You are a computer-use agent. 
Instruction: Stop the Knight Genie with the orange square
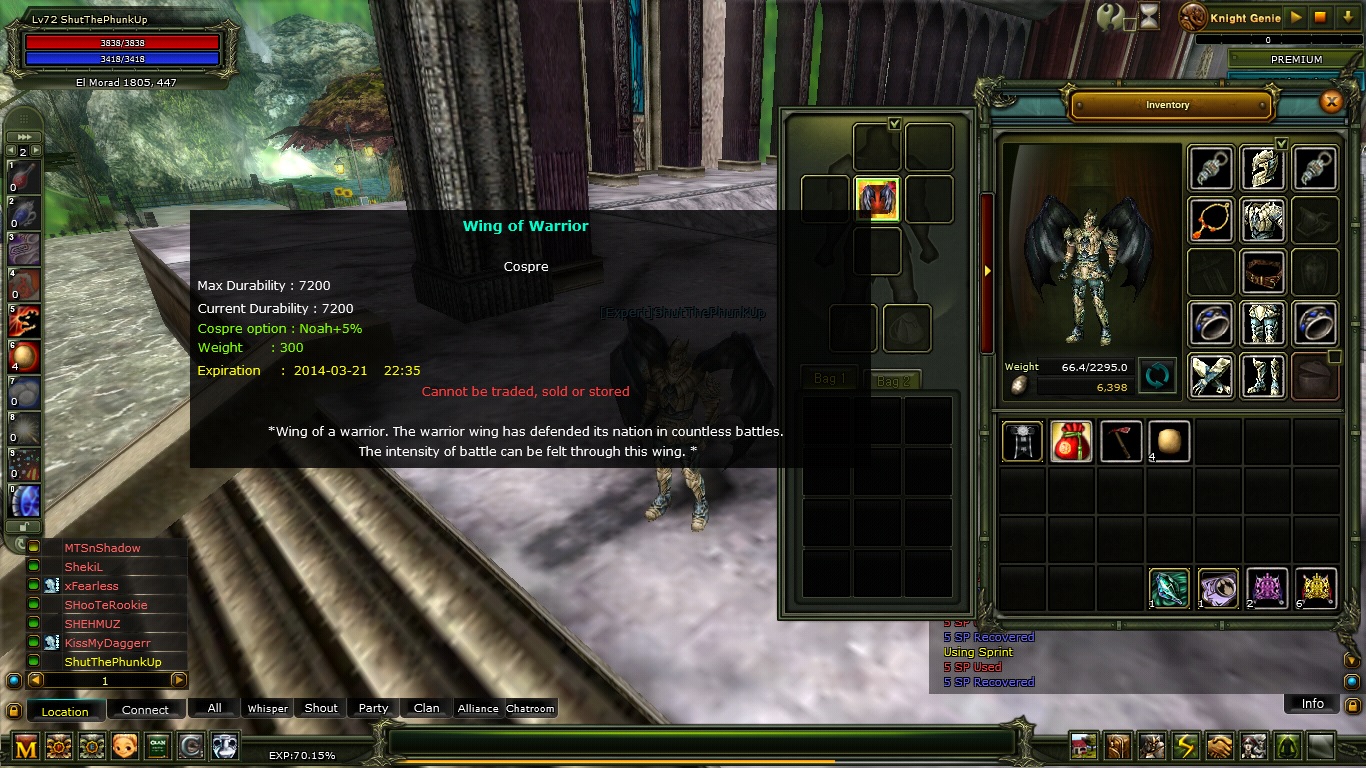[x=1320, y=17]
